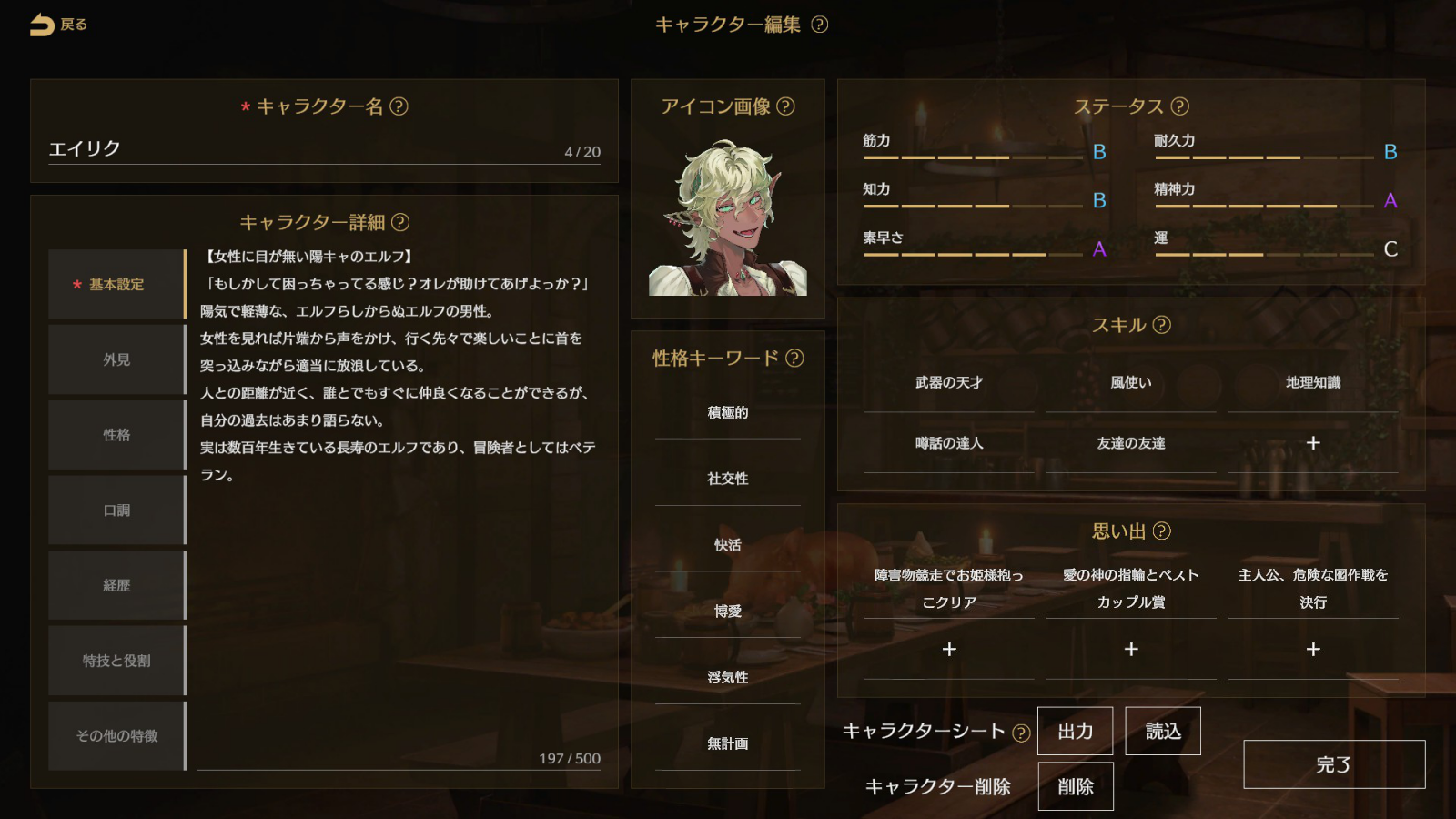Switch to the 性格 tab

coord(116,434)
